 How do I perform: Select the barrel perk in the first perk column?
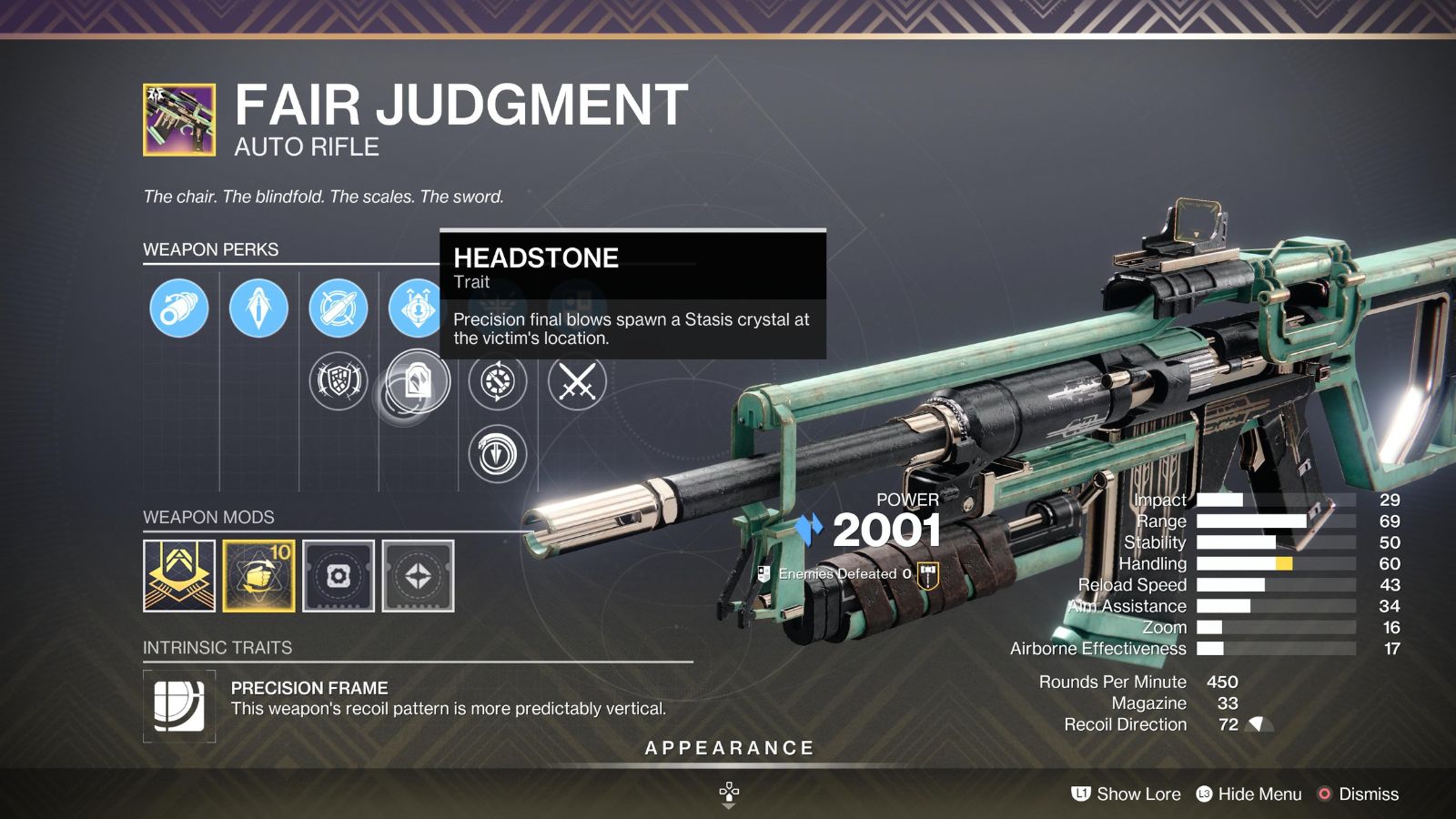point(179,309)
